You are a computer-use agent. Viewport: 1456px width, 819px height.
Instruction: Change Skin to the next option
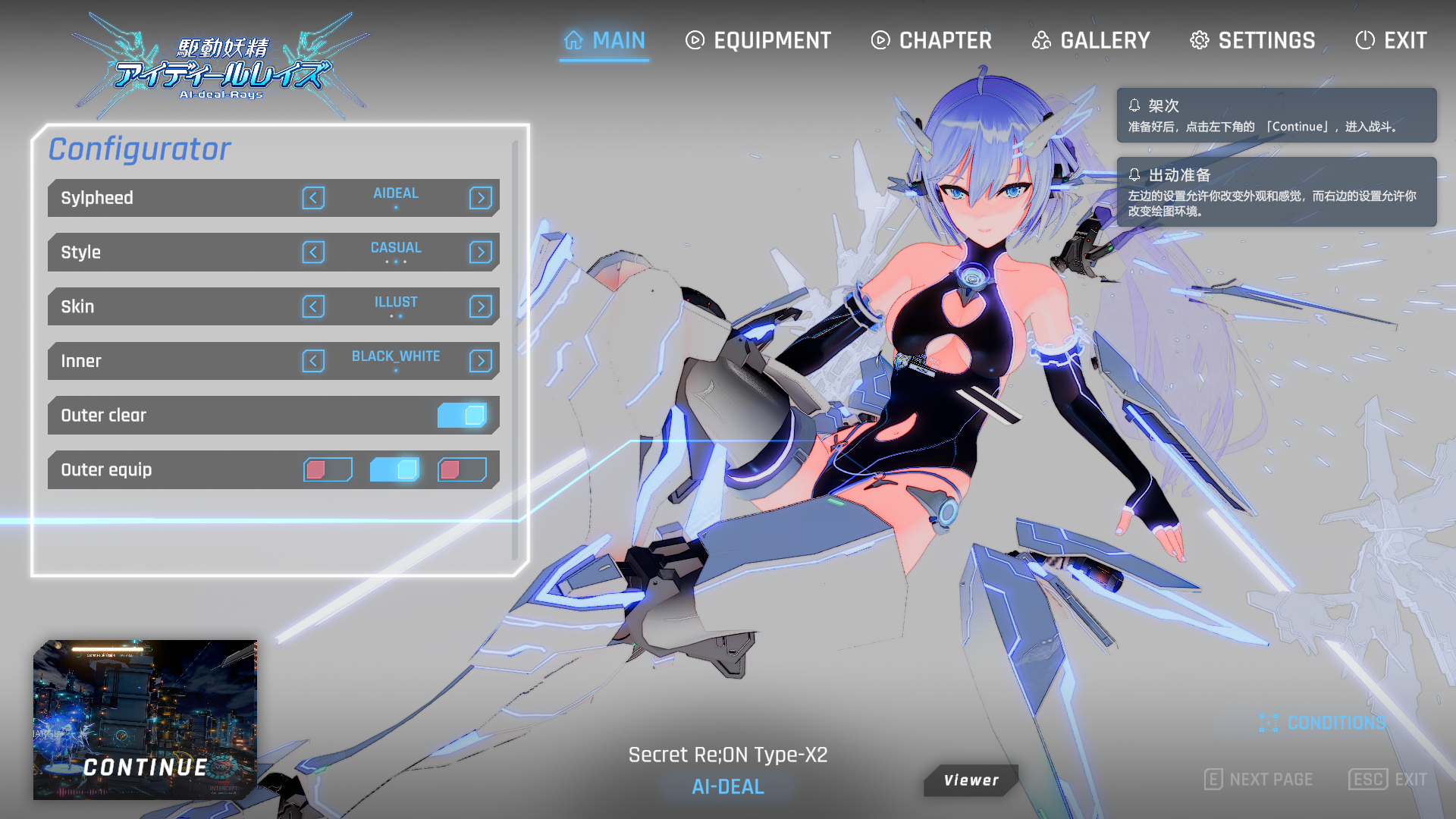point(480,306)
